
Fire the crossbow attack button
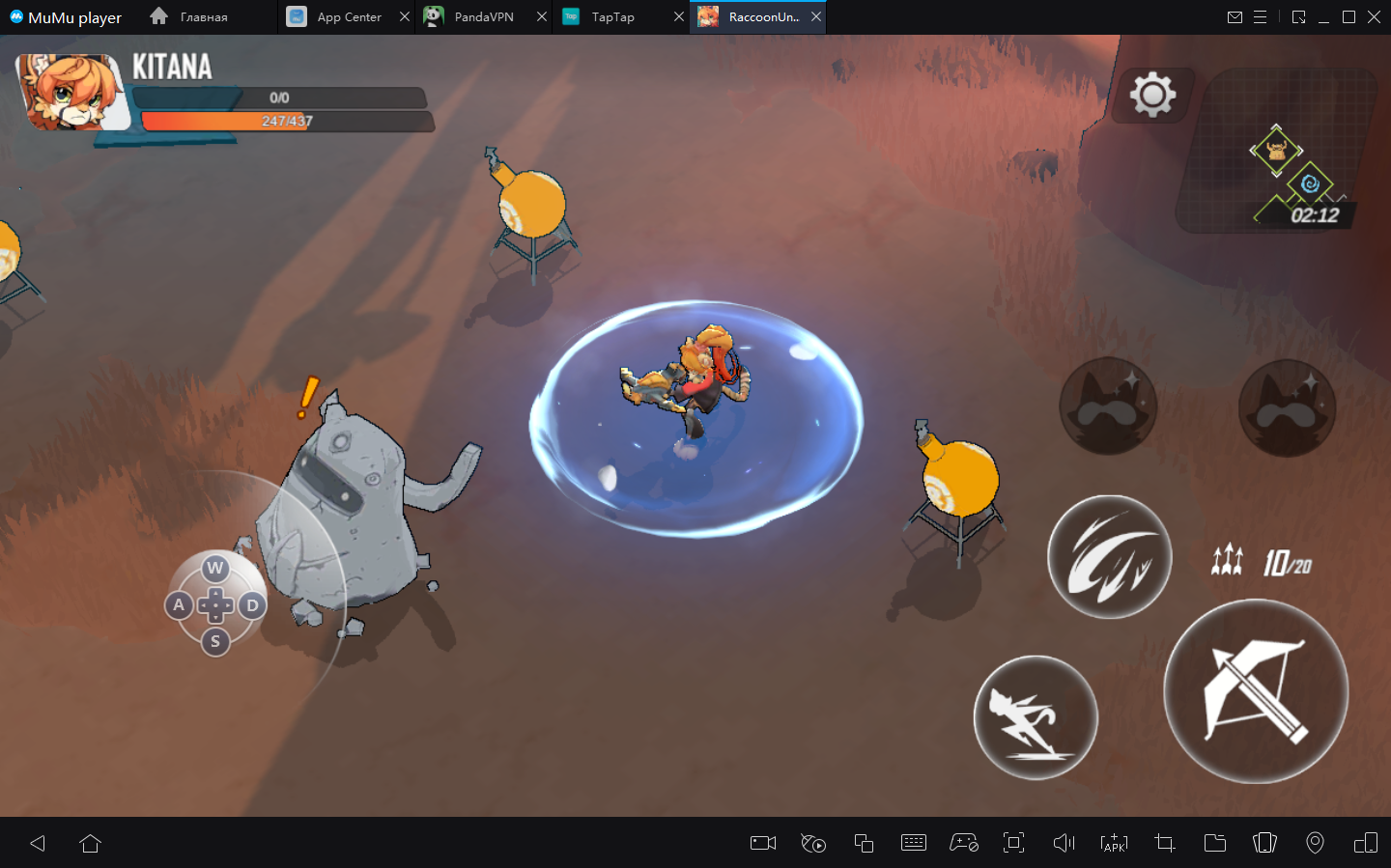click(1256, 691)
